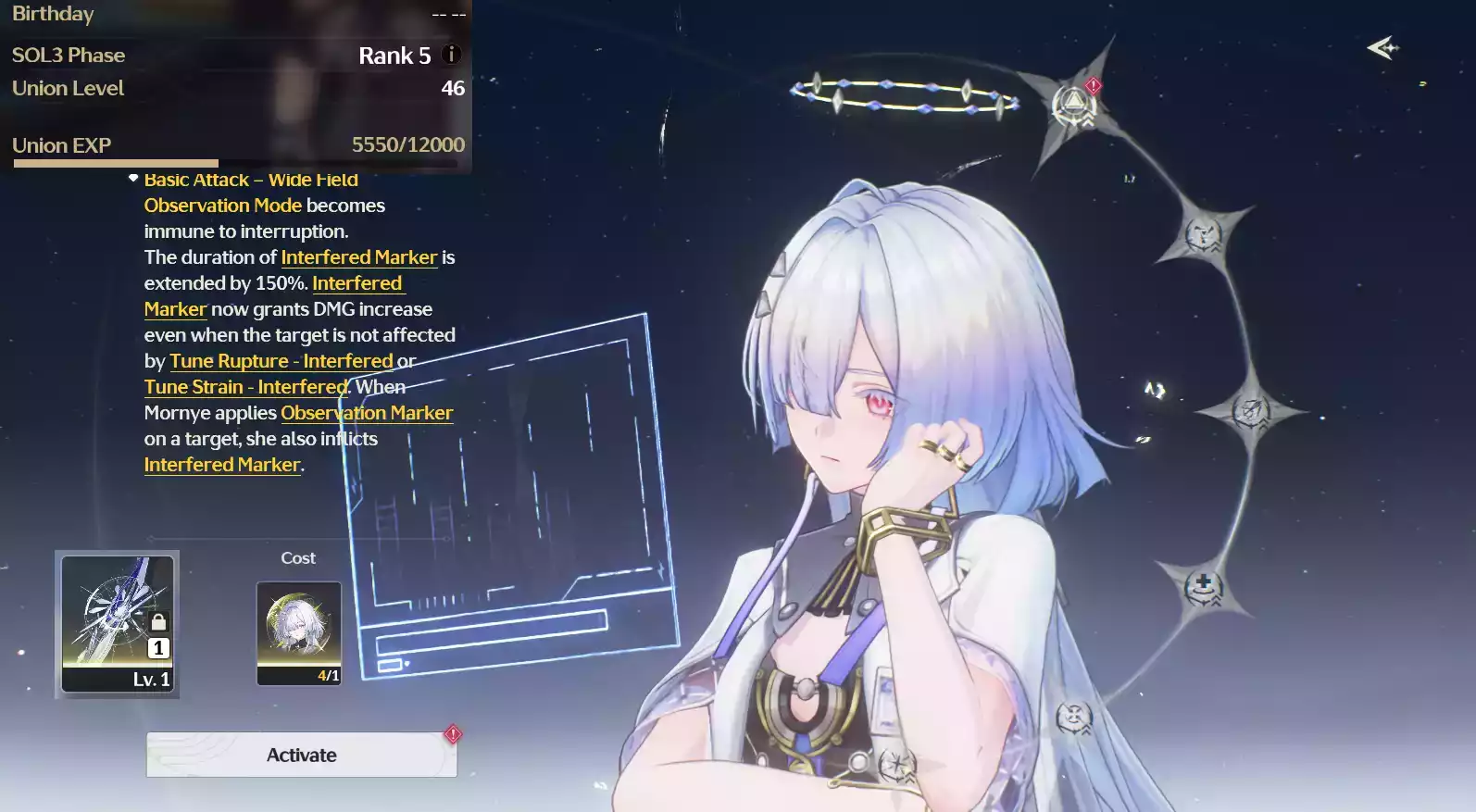This screenshot has height=812, width=1476.
Task: Click the back arrow in the corner
Action: tap(1382, 47)
